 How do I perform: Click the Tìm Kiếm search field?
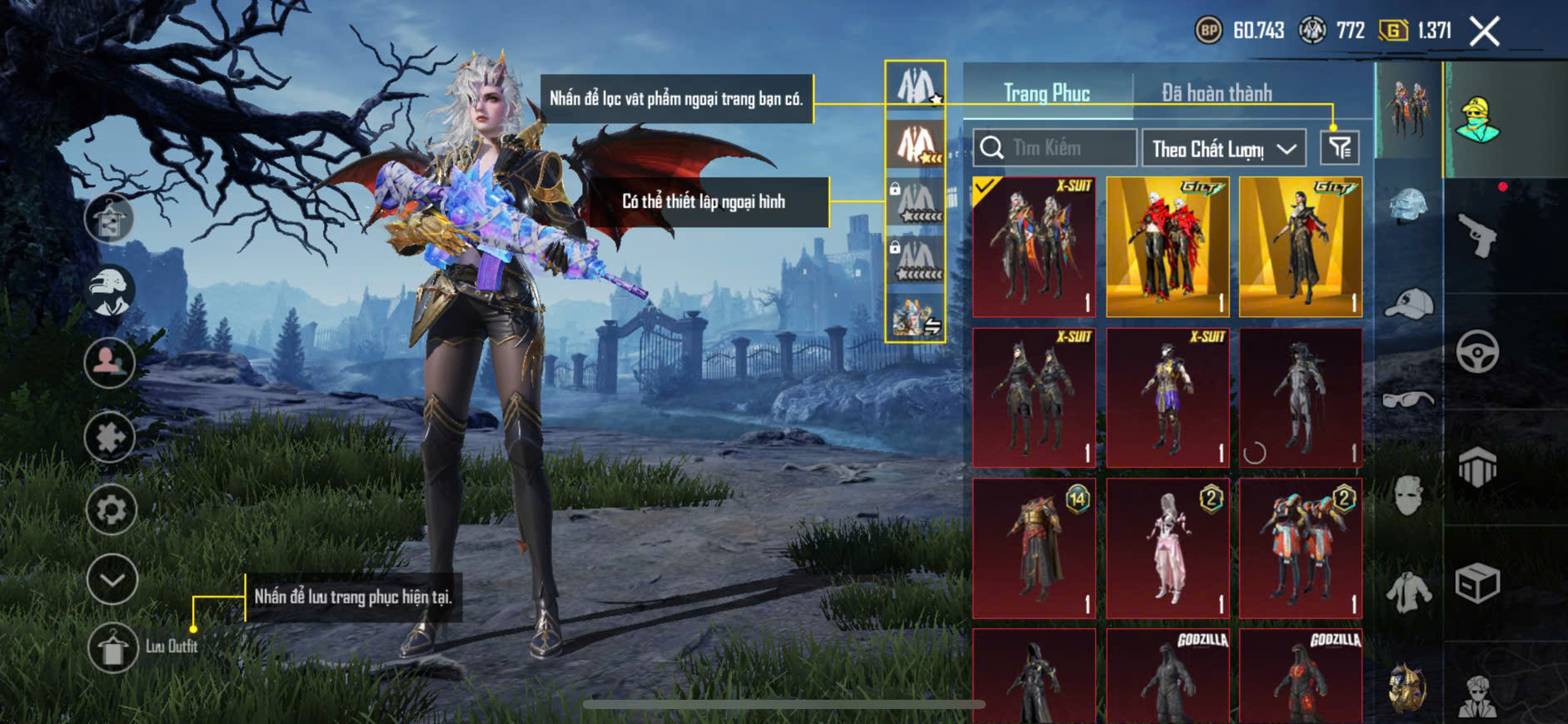point(1055,148)
